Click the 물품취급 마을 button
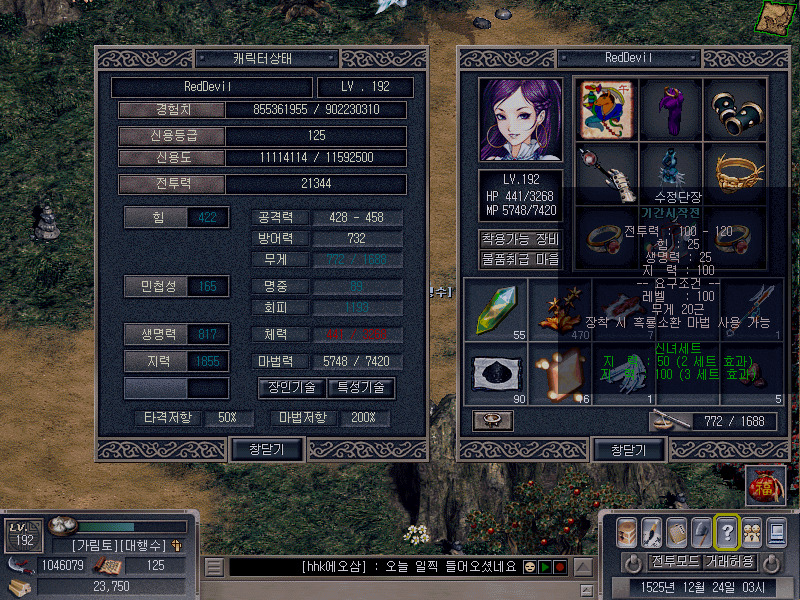The width and height of the screenshot is (800, 600). [520, 259]
